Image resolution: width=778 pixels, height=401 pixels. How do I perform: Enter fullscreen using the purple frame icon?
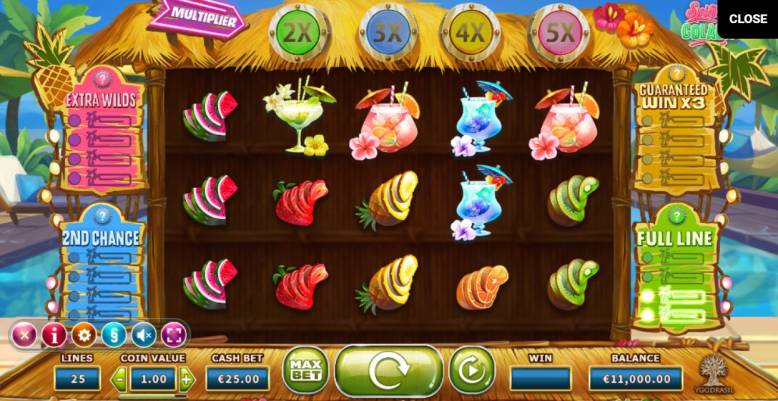(x=174, y=334)
